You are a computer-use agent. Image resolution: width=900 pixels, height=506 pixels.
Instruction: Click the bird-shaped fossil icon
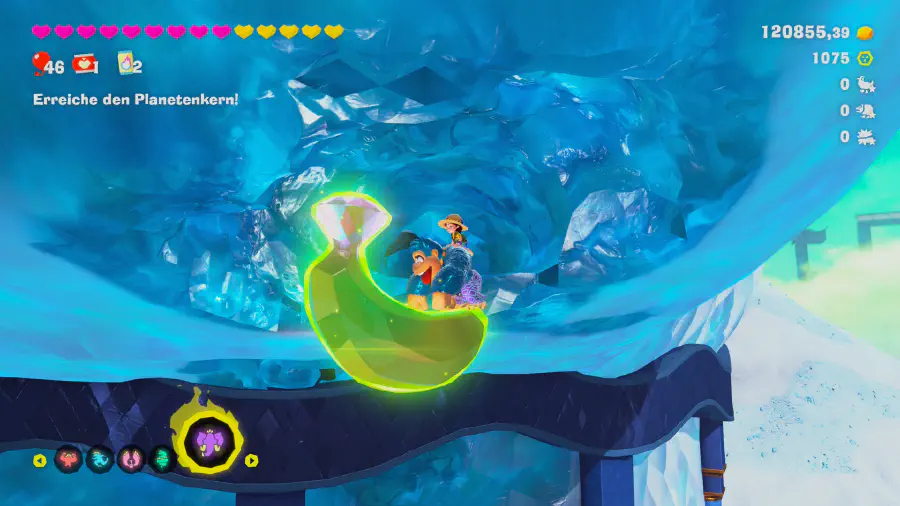tap(866, 85)
